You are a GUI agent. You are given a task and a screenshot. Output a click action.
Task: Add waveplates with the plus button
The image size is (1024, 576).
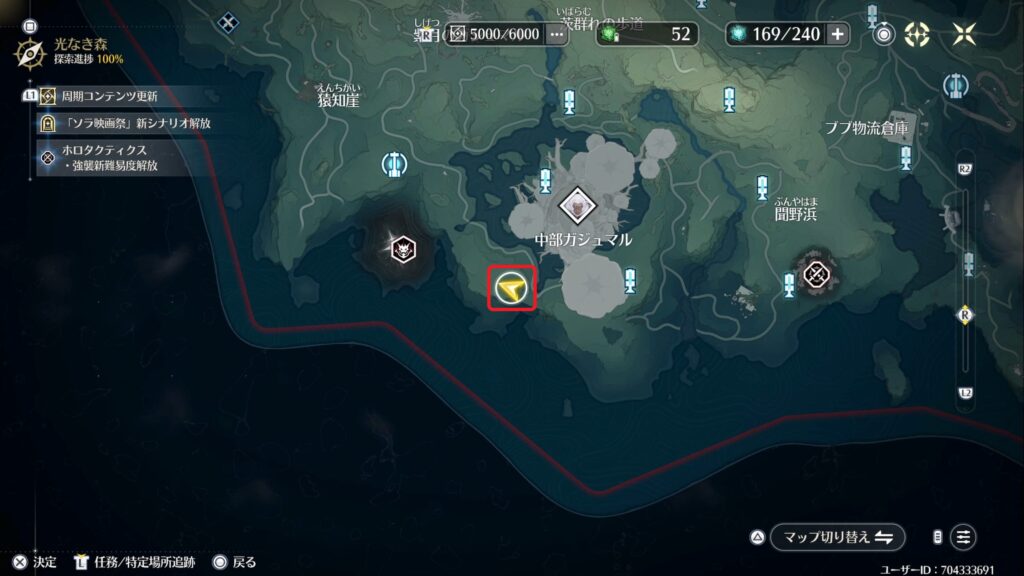click(837, 34)
